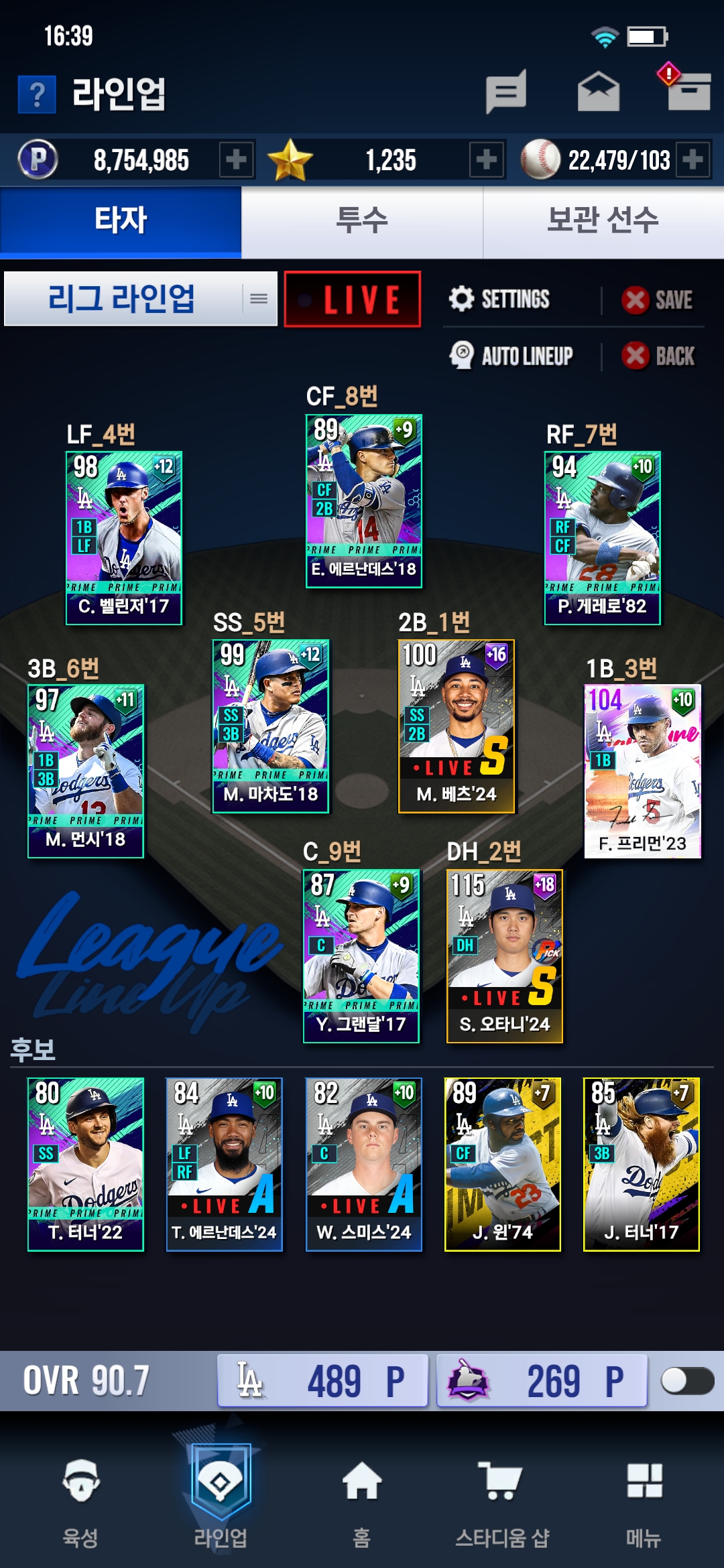Select bench player W. 스미스'24
This screenshot has height=1568, width=724.
[x=364, y=1164]
